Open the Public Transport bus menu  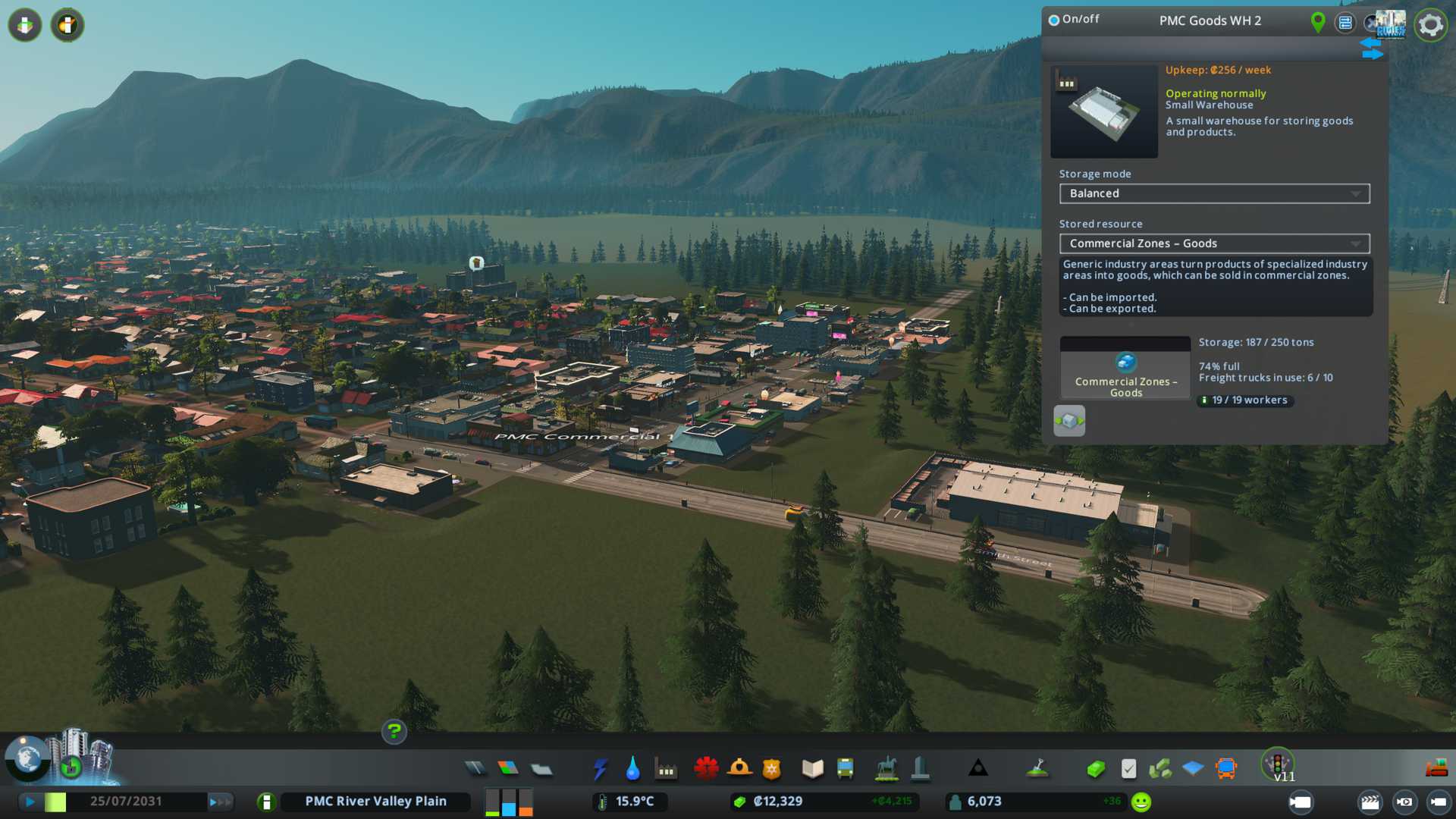(846, 769)
